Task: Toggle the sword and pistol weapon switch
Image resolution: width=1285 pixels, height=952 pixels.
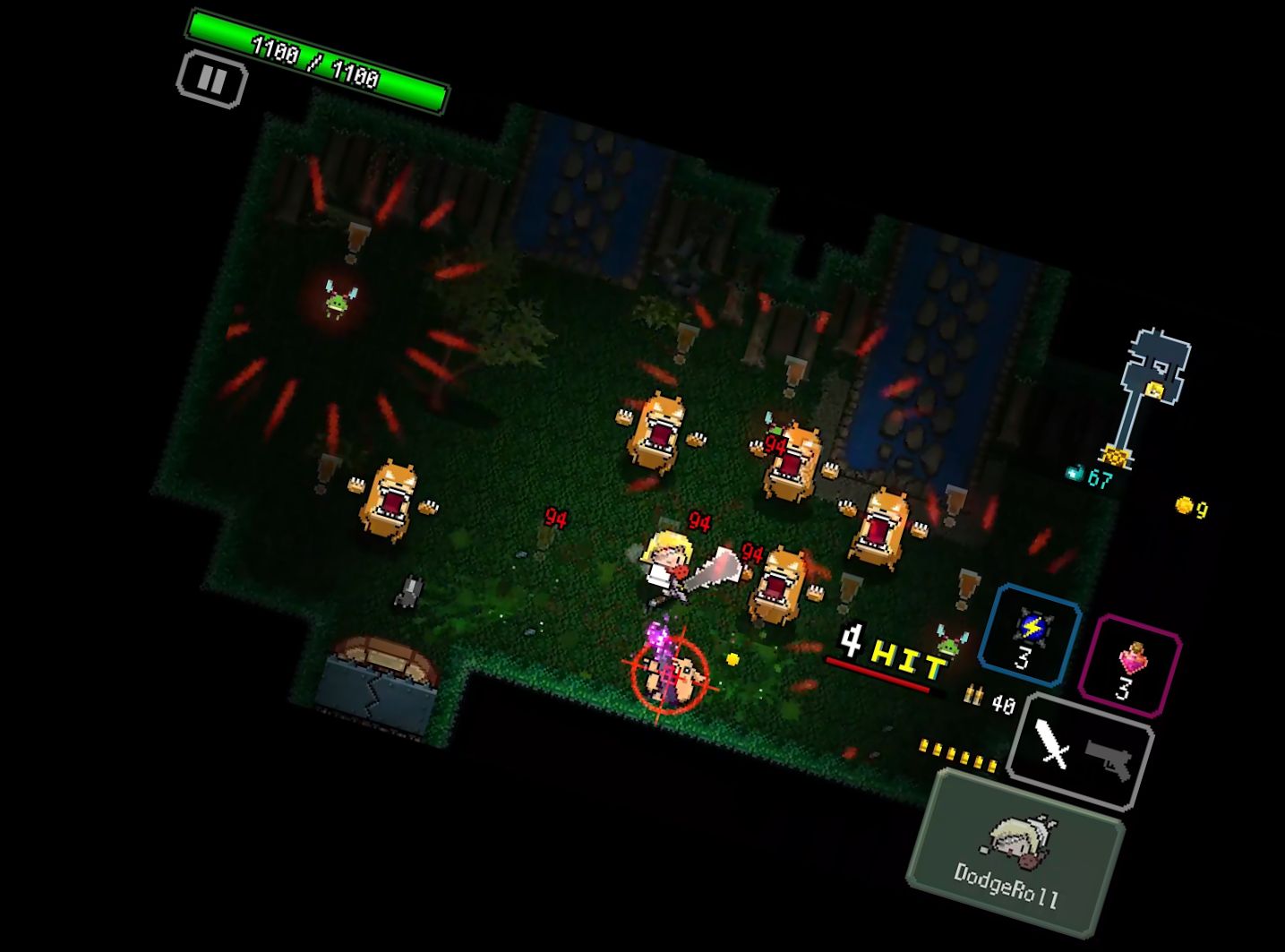Action: (1082, 752)
